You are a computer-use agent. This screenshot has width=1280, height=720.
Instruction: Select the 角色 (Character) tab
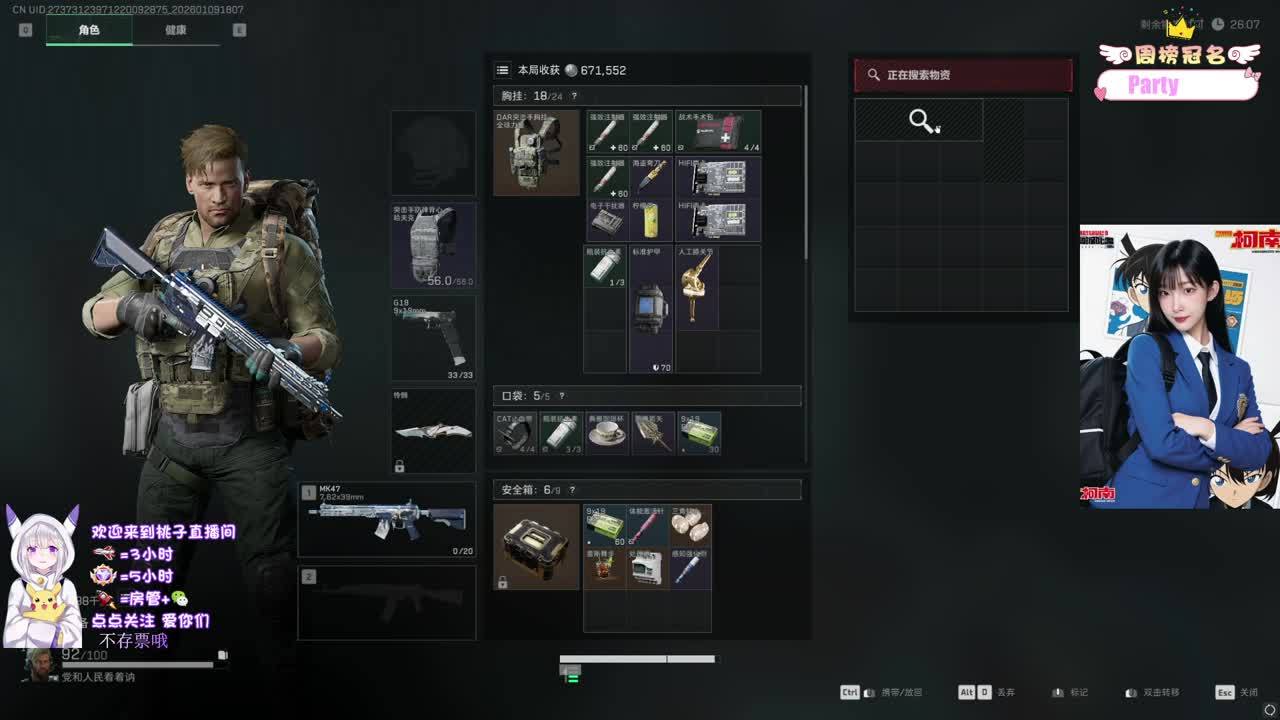(x=89, y=30)
